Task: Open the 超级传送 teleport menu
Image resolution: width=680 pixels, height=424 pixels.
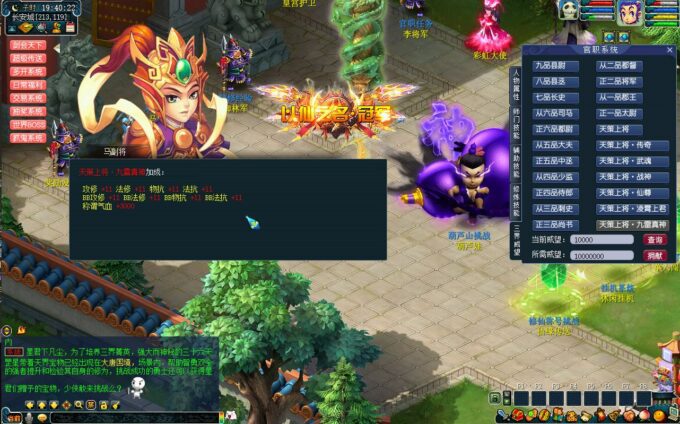Action: coord(28,58)
